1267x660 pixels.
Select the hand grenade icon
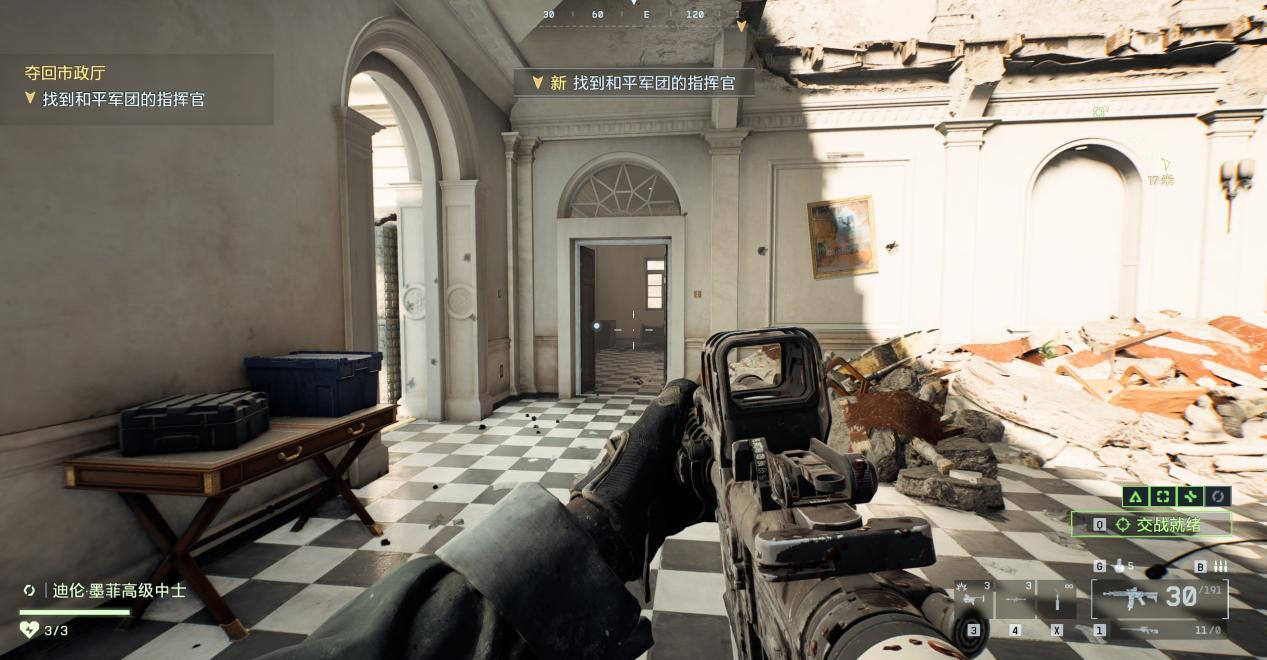coord(1119,566)
